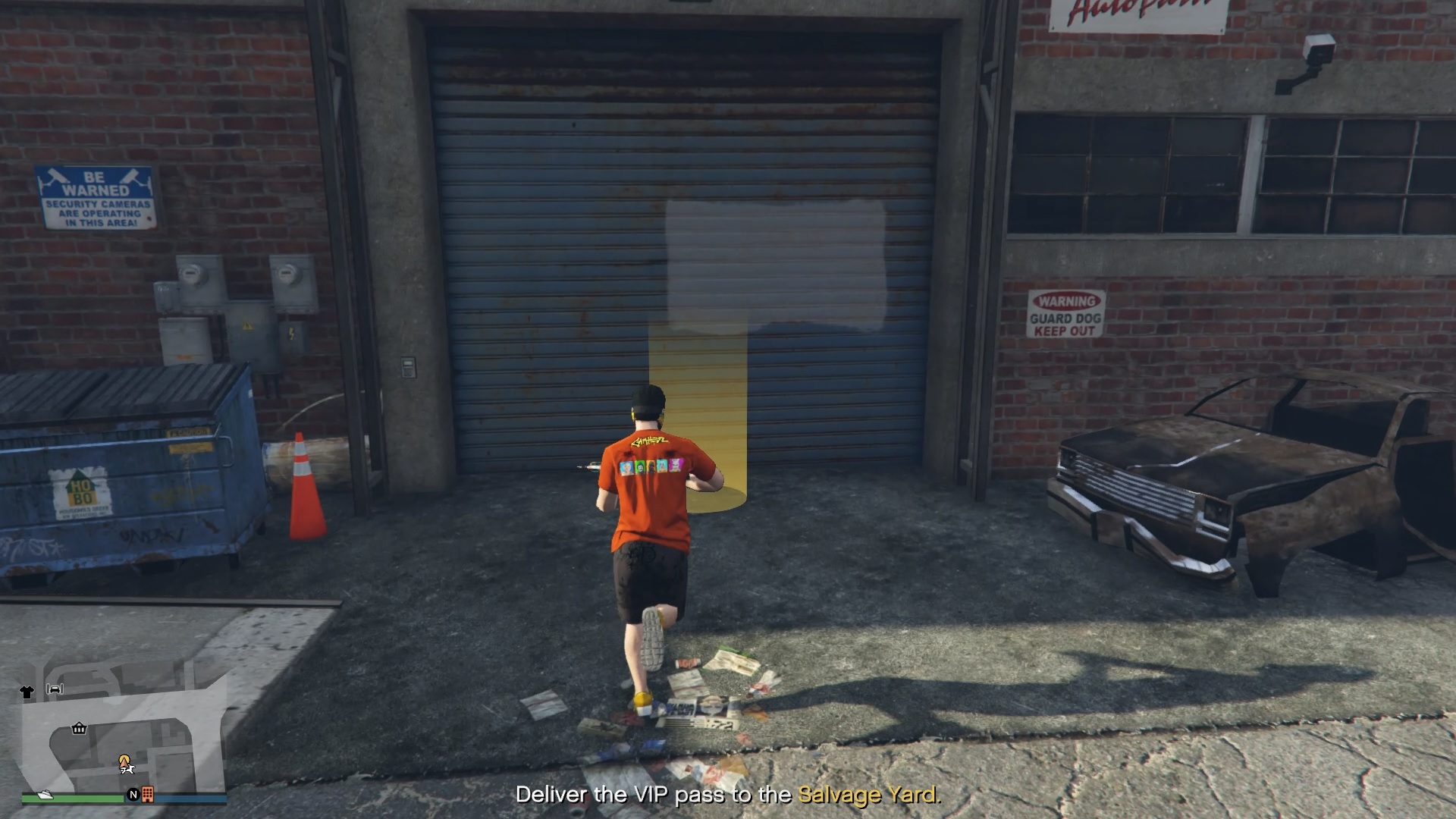This screenshot has width=1456, height=819.
Task: Select the orange building blip beside the compass
Action: point(148,795)
